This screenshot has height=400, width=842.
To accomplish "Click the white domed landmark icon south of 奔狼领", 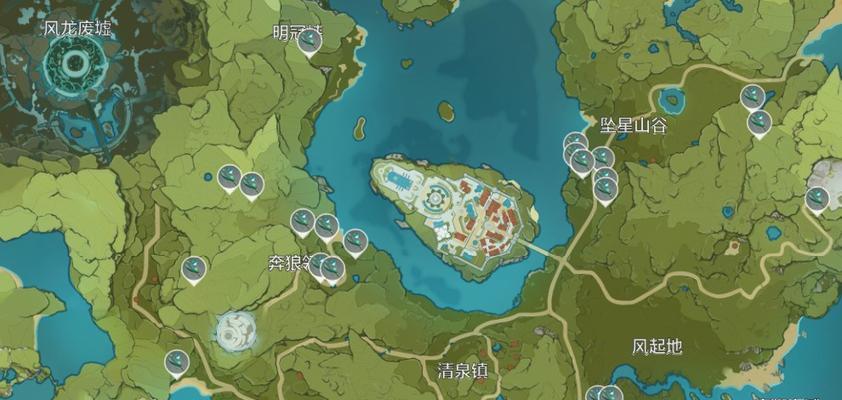I will (x=234, y=328).
